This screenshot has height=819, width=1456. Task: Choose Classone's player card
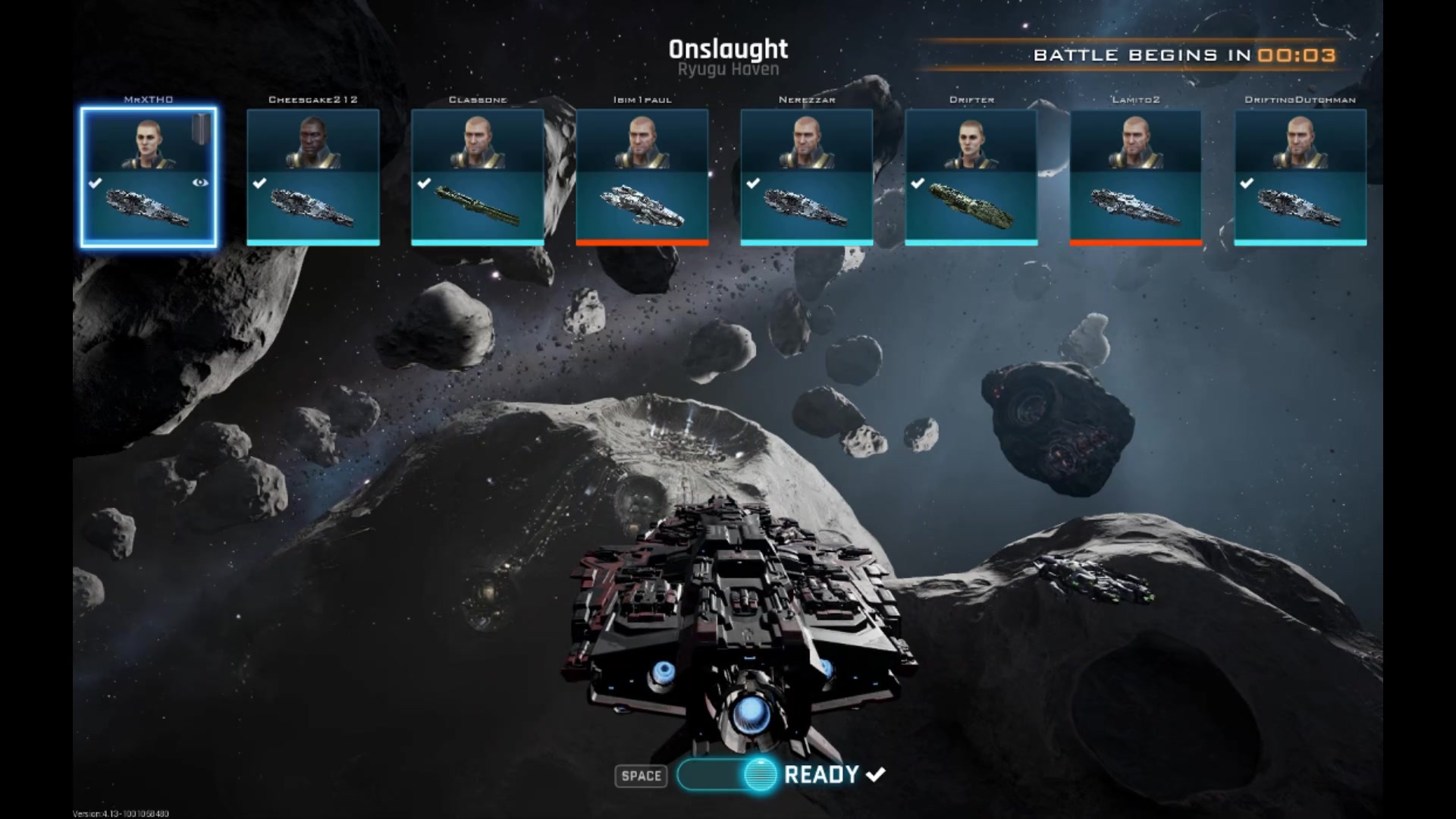coord(478,178)
